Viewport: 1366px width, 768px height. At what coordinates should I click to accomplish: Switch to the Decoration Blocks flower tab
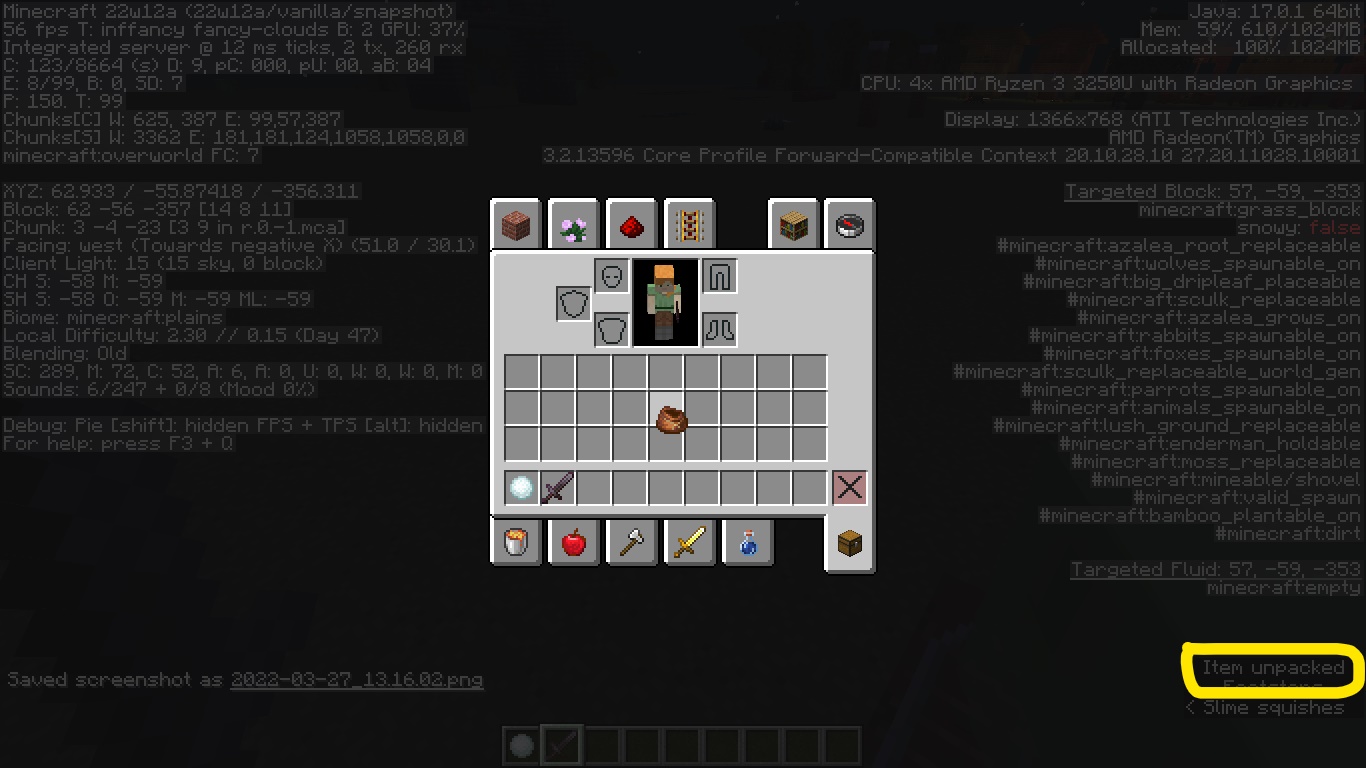574,226
